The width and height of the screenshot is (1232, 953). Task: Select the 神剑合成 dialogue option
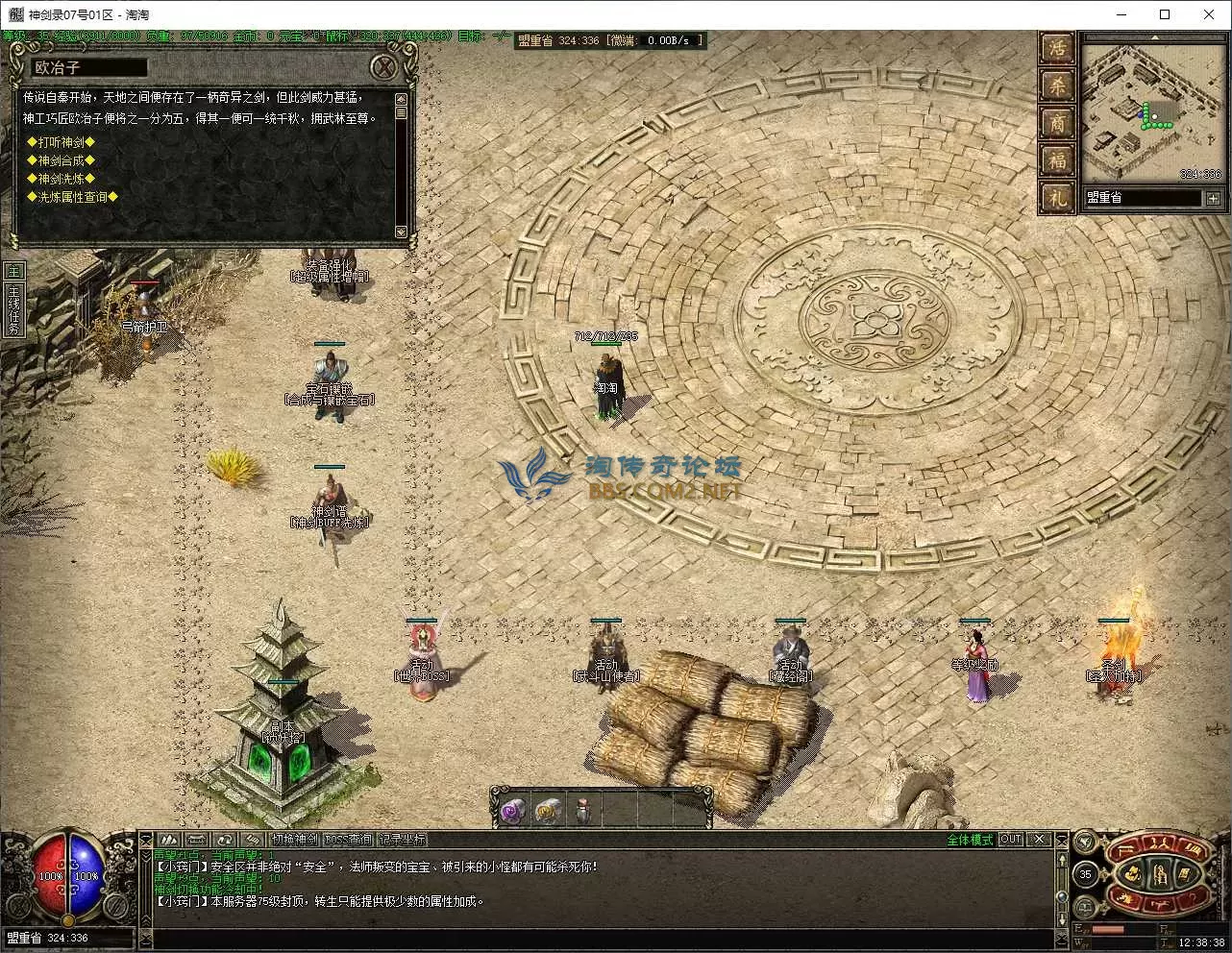tap(61, 160)
